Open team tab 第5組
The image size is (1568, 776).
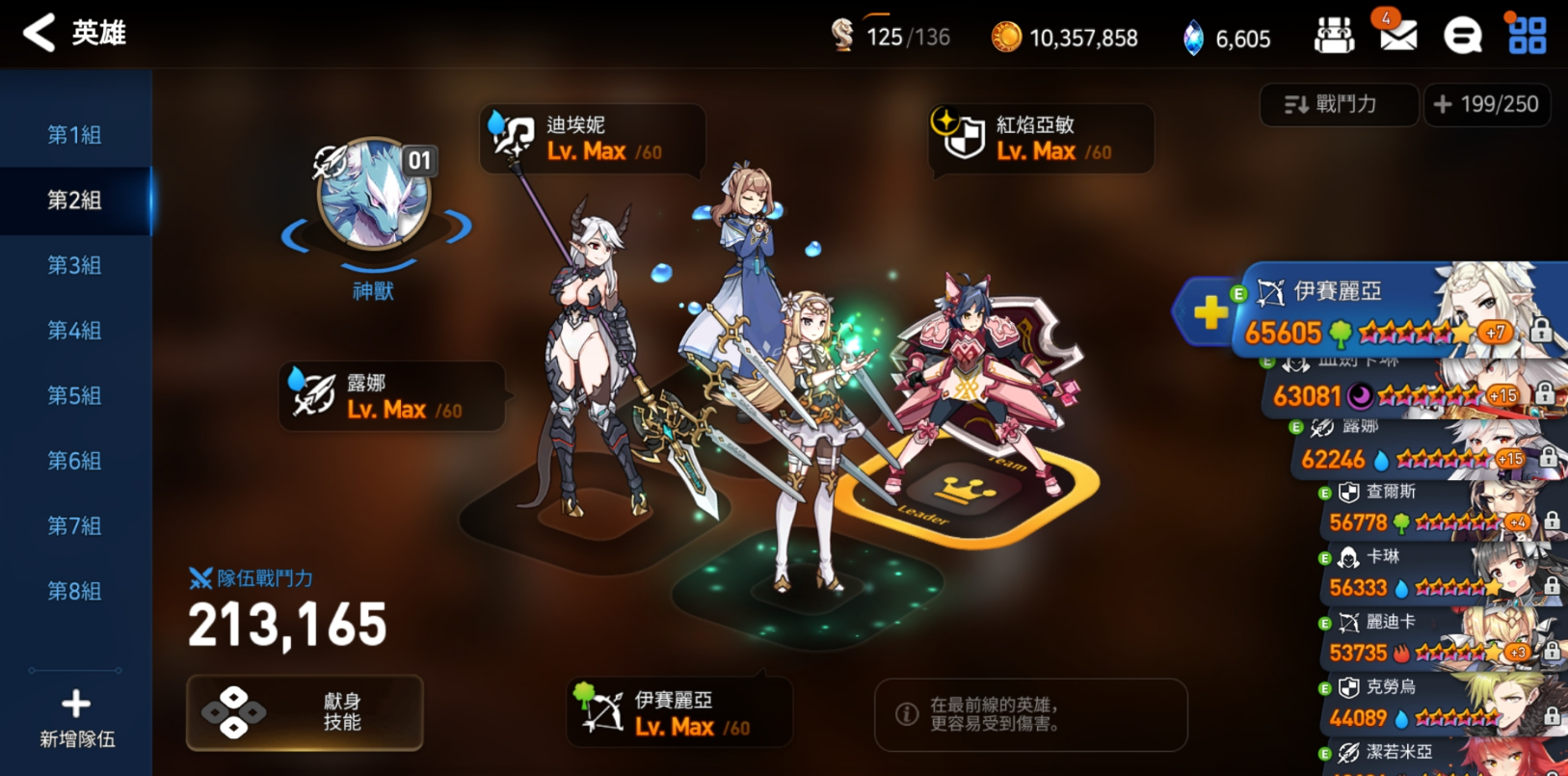click(75, 395)
